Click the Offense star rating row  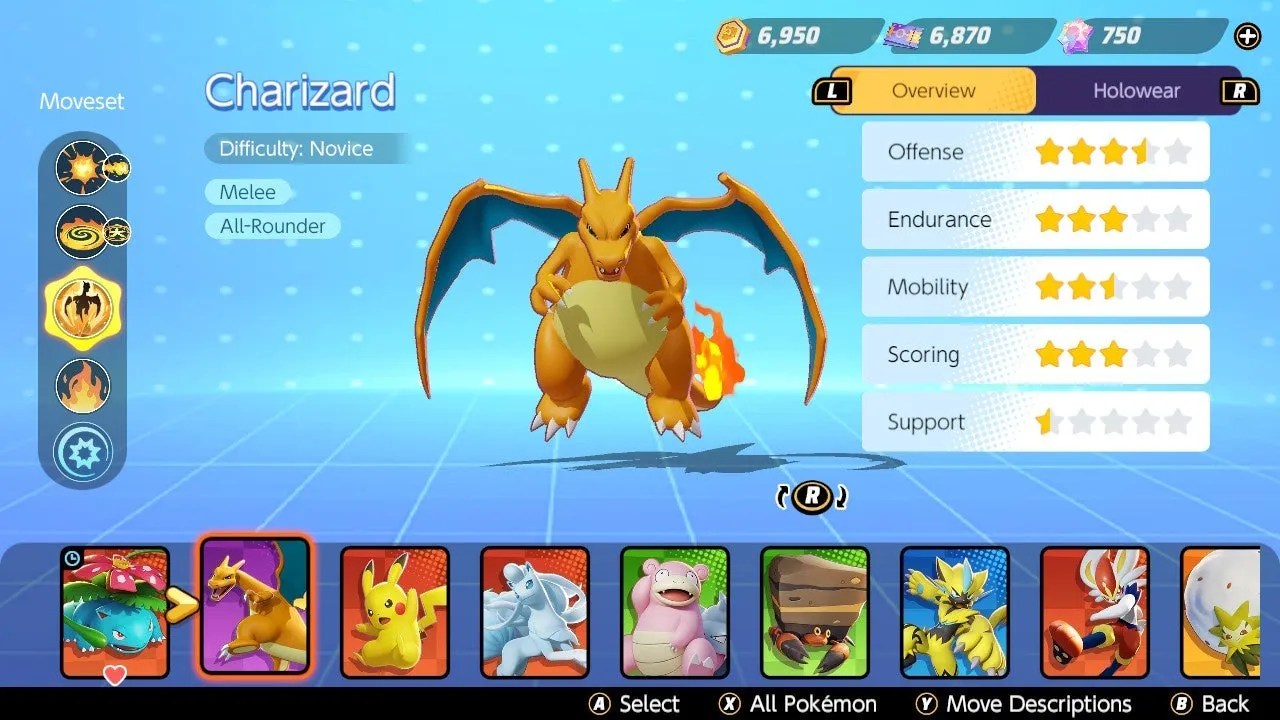point(1035,152)
